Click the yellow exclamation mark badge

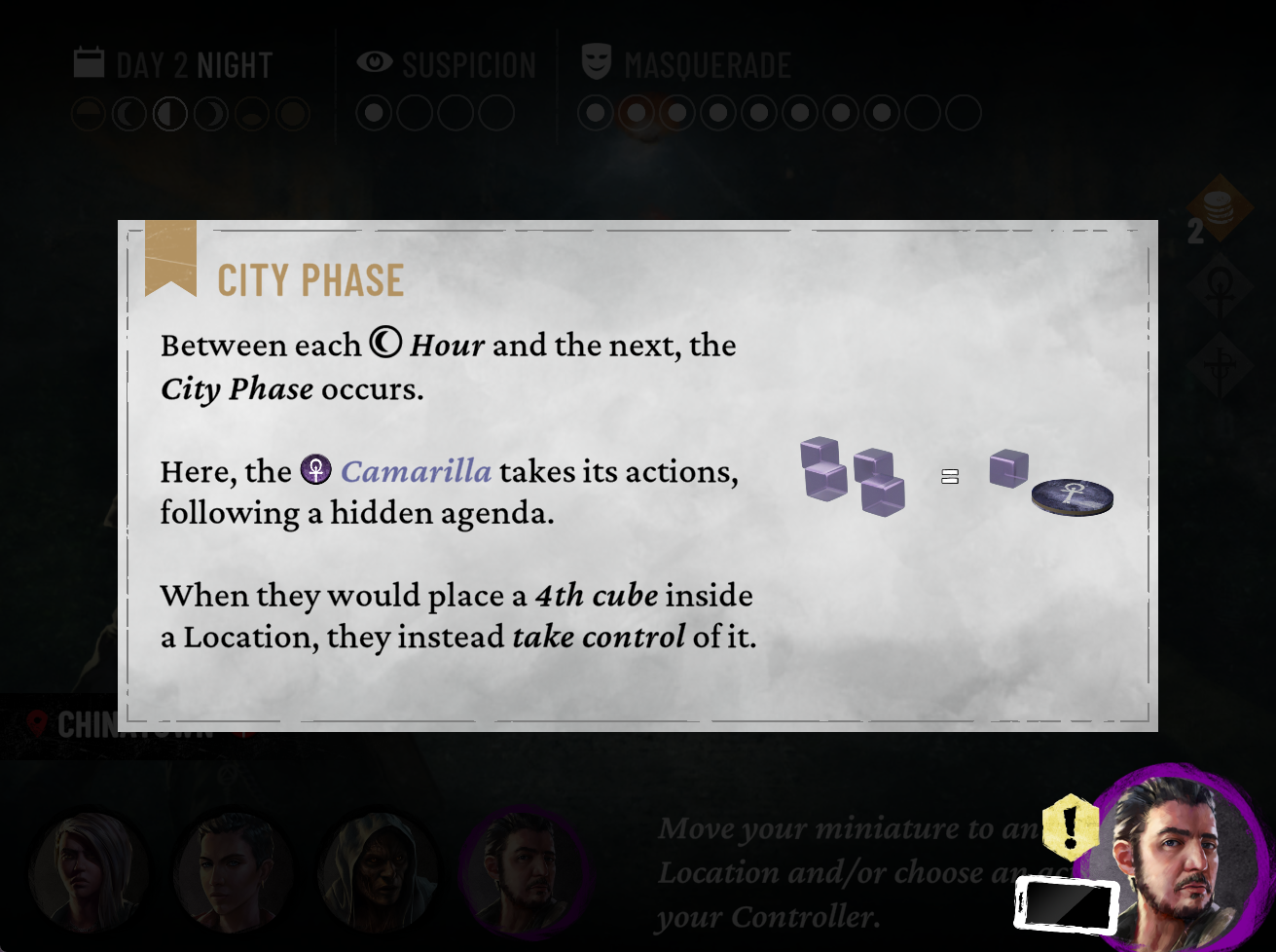(1070, 826)
